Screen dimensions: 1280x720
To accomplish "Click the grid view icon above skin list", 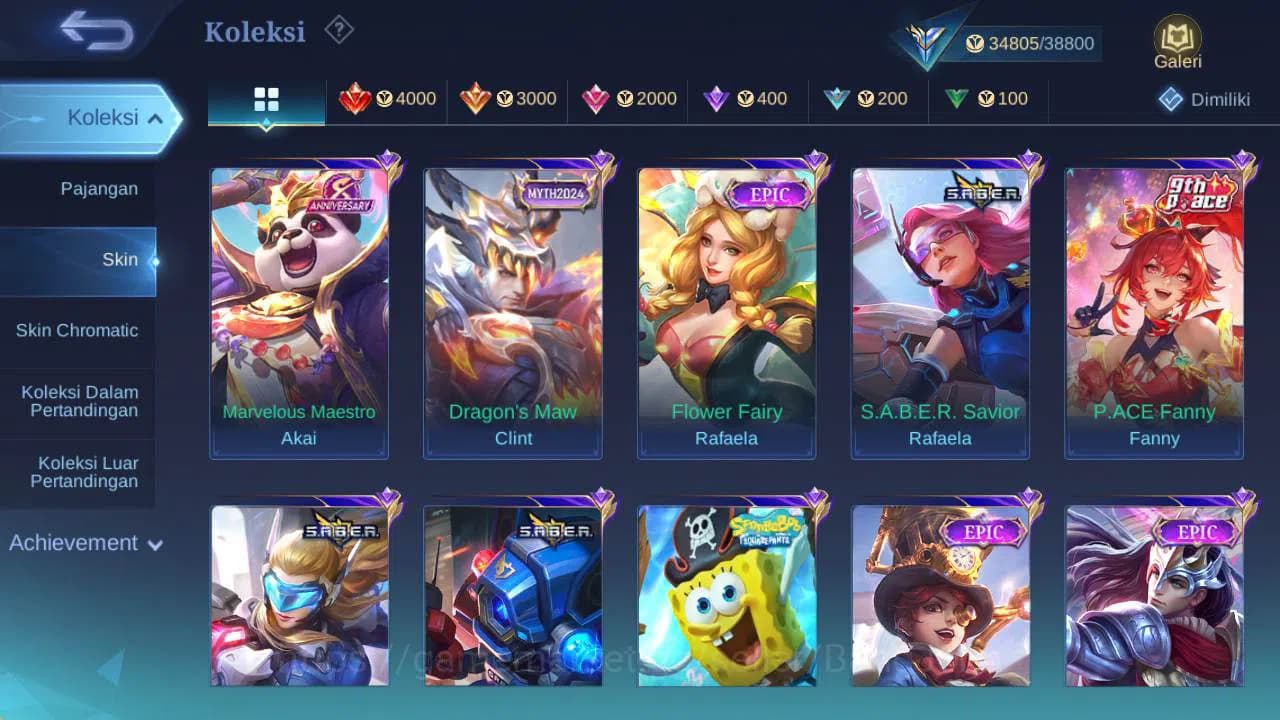I will click(264, 99).
